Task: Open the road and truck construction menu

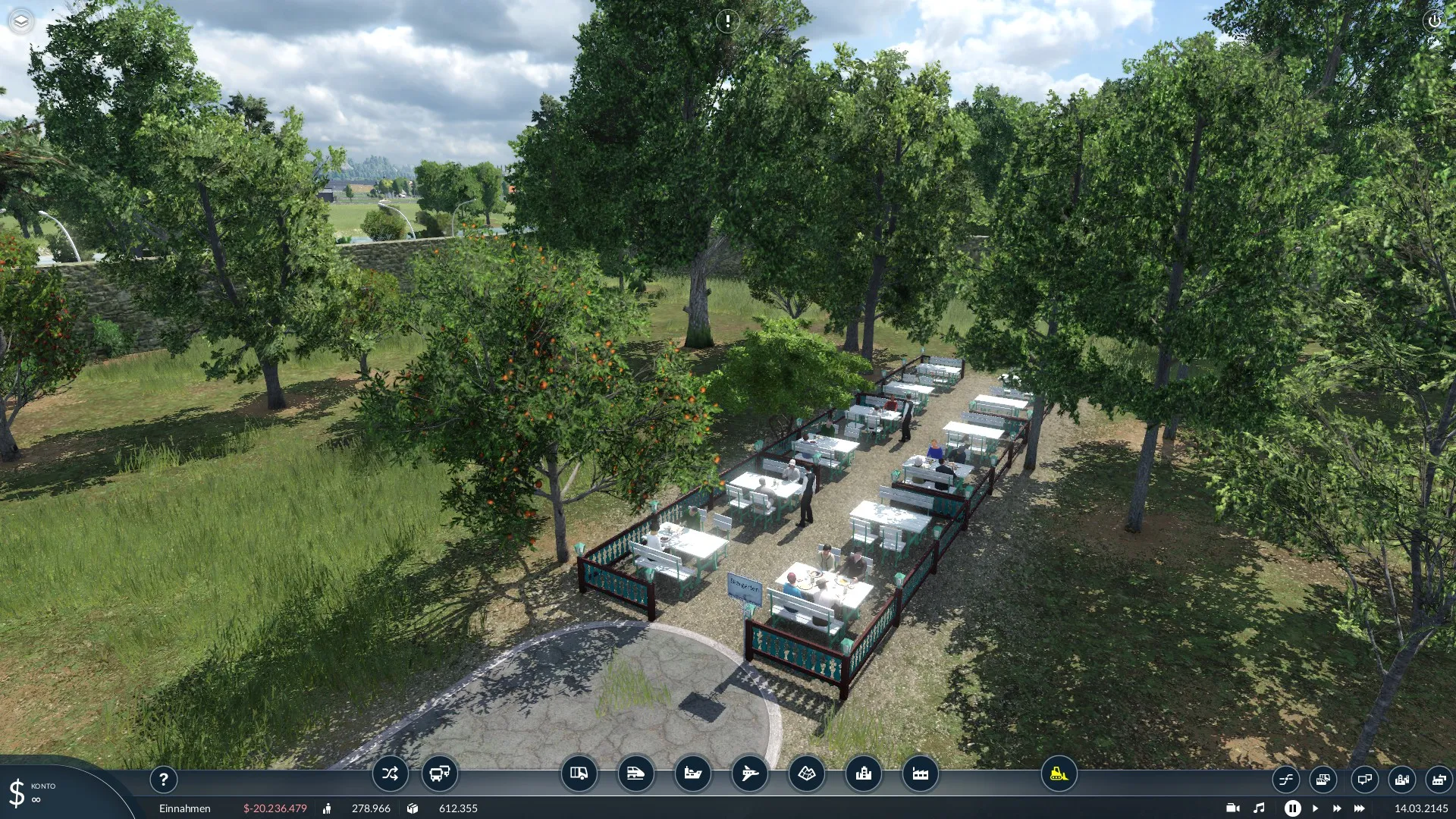Action: tap(579, 774)
